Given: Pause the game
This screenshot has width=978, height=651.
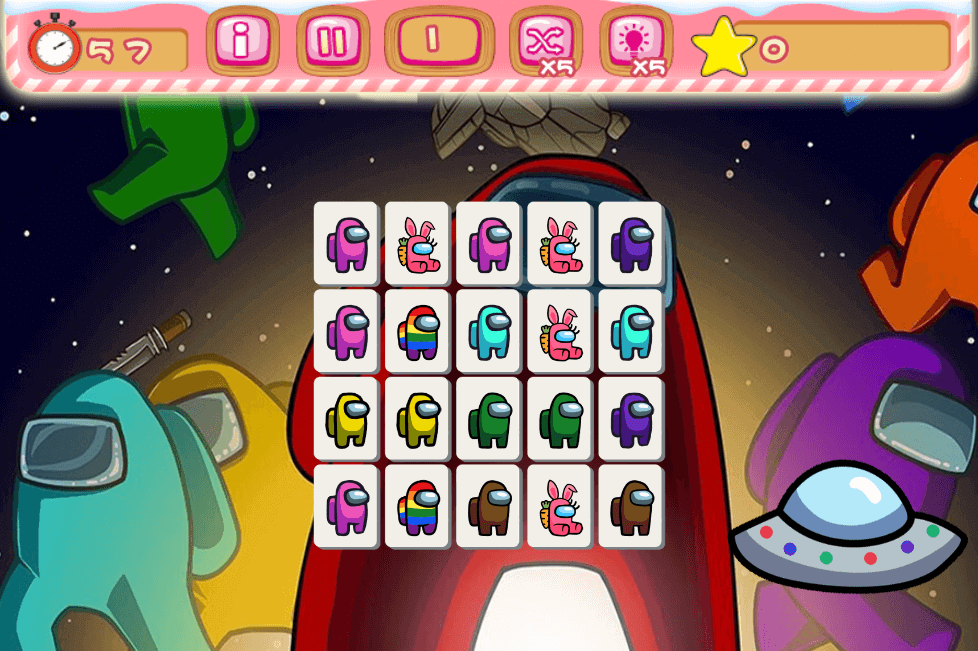Looking at the screenshot, I should [x=333, y=41].
